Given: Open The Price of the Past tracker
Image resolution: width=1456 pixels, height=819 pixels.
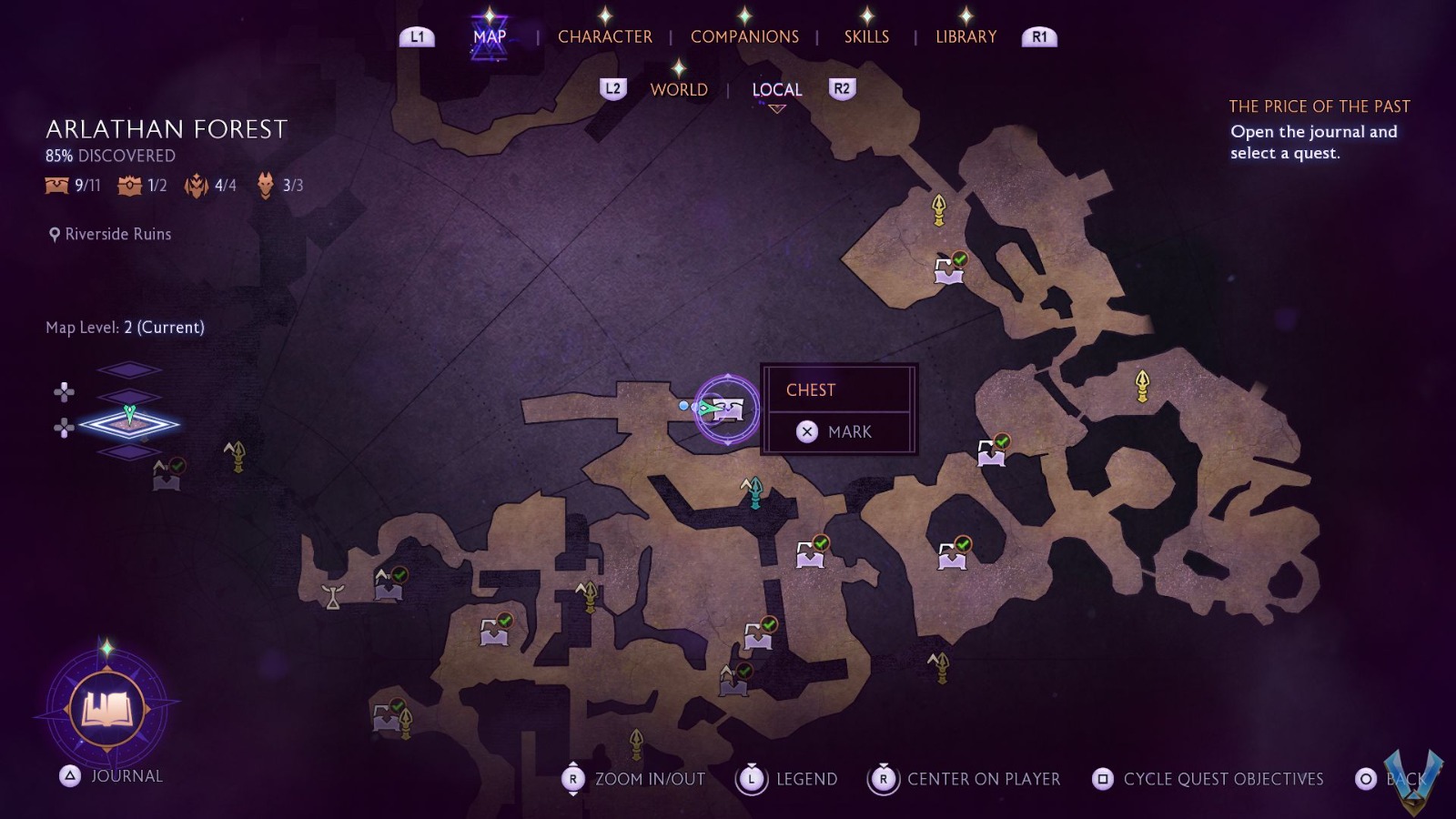Looking at the screenshot, I should click(1319, 106).
